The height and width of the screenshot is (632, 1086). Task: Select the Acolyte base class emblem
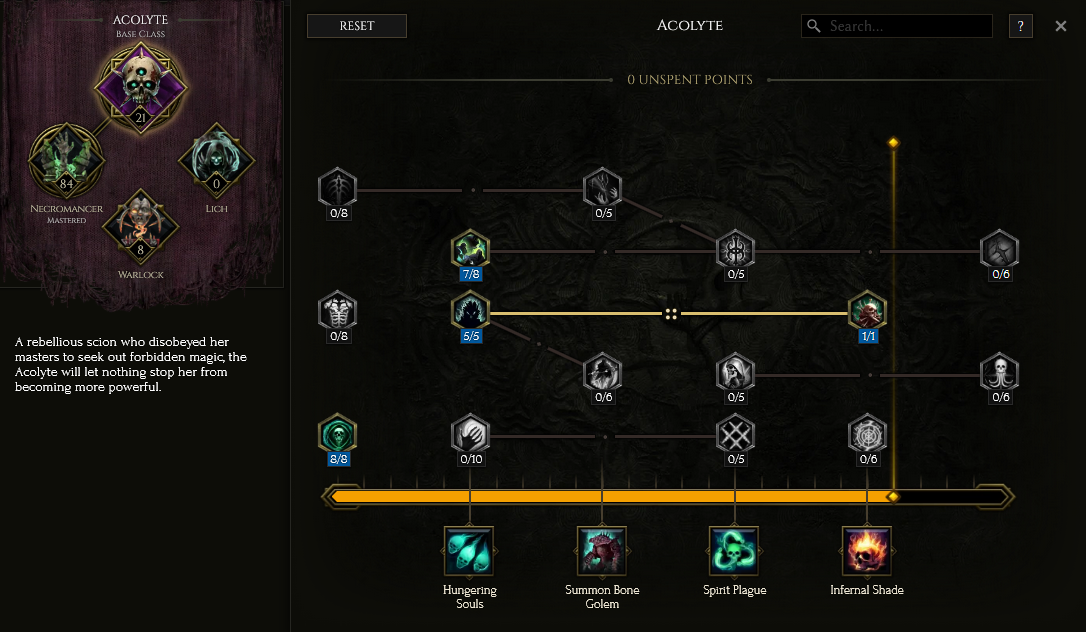[141, 86]
